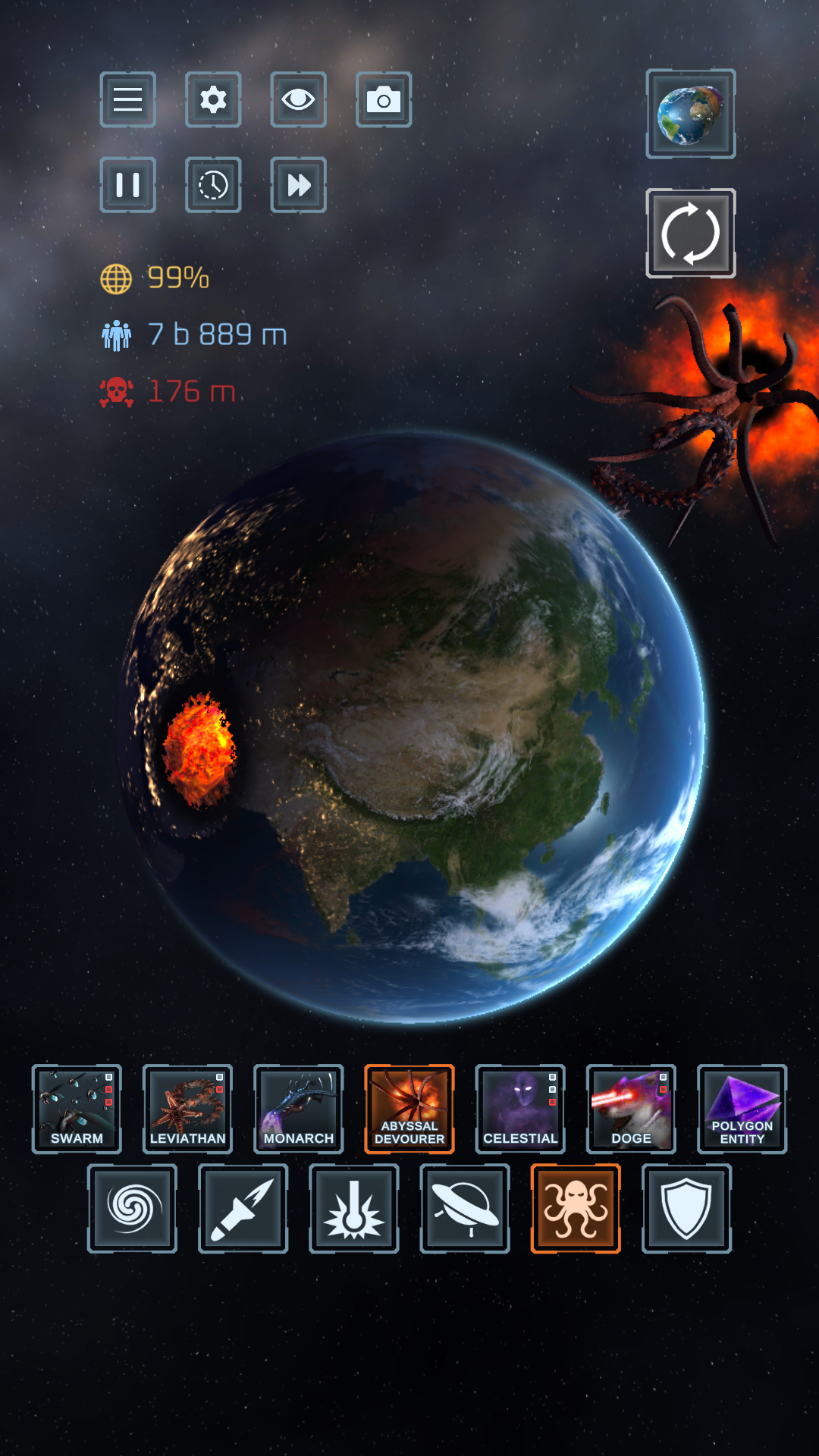
Task: Pick the Monarch monster
Action: 298,1109
